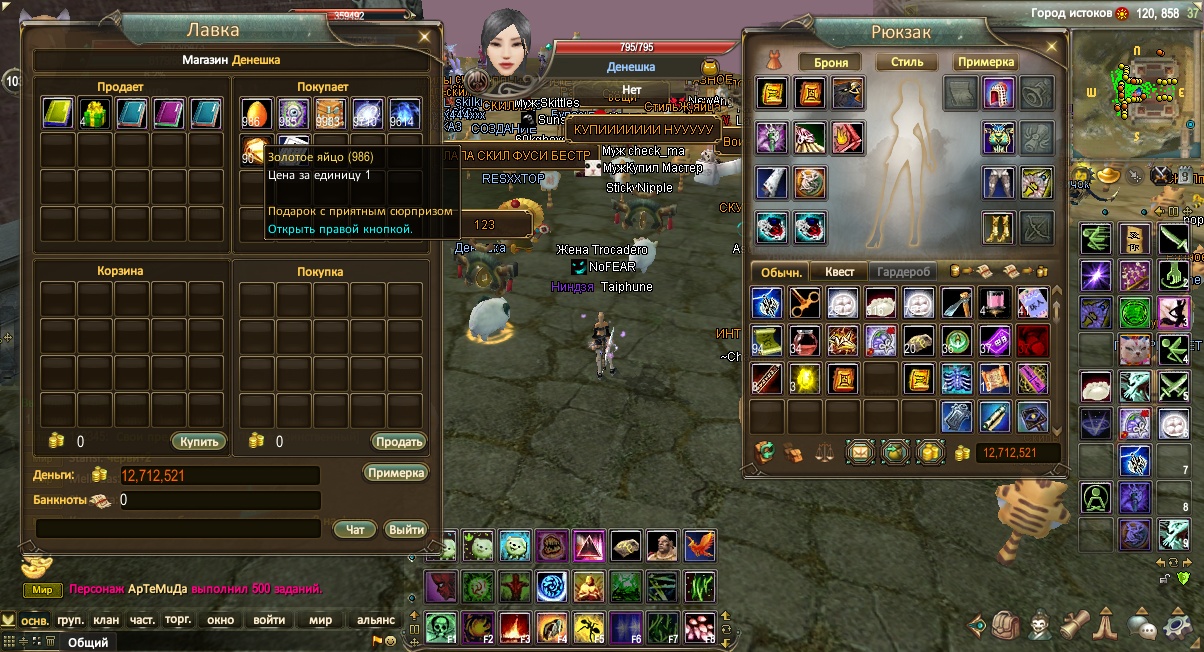Switch chat to the клан channel
The width and height of the screenshot is (1204, 652).
(106, 620)
